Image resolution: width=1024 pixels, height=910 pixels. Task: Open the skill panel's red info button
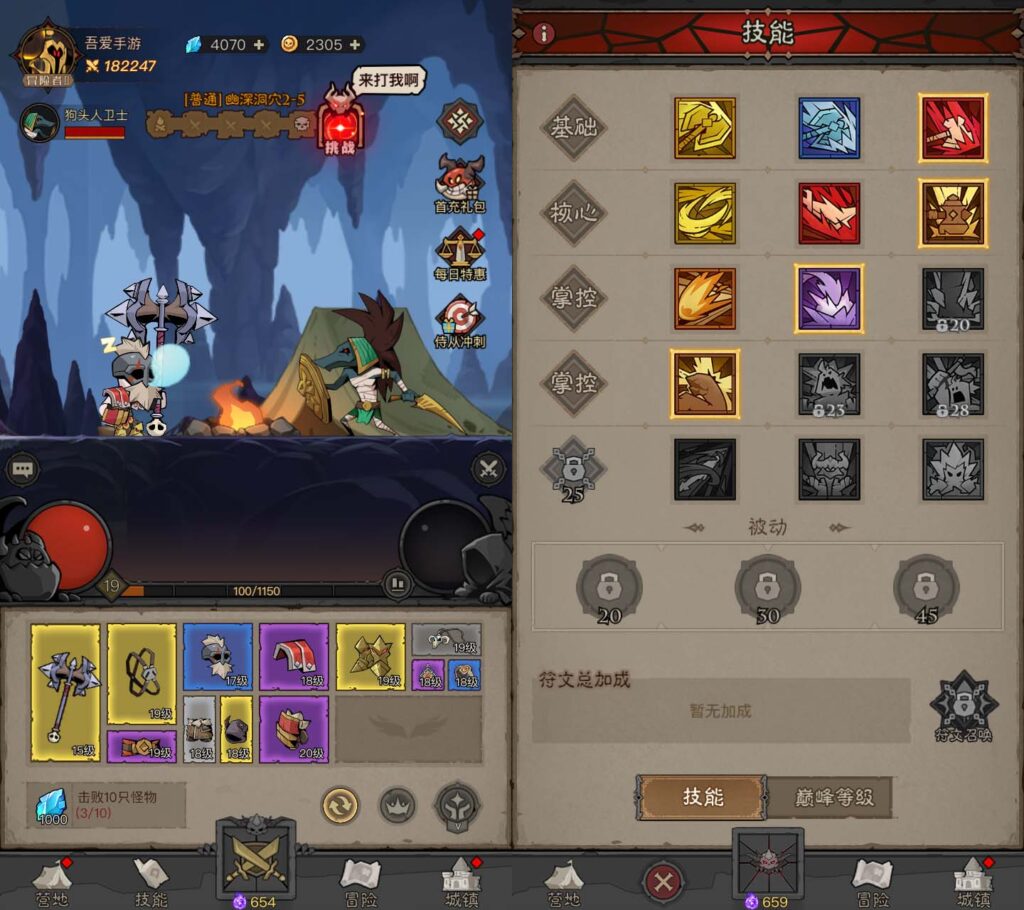tap(544, 33)
